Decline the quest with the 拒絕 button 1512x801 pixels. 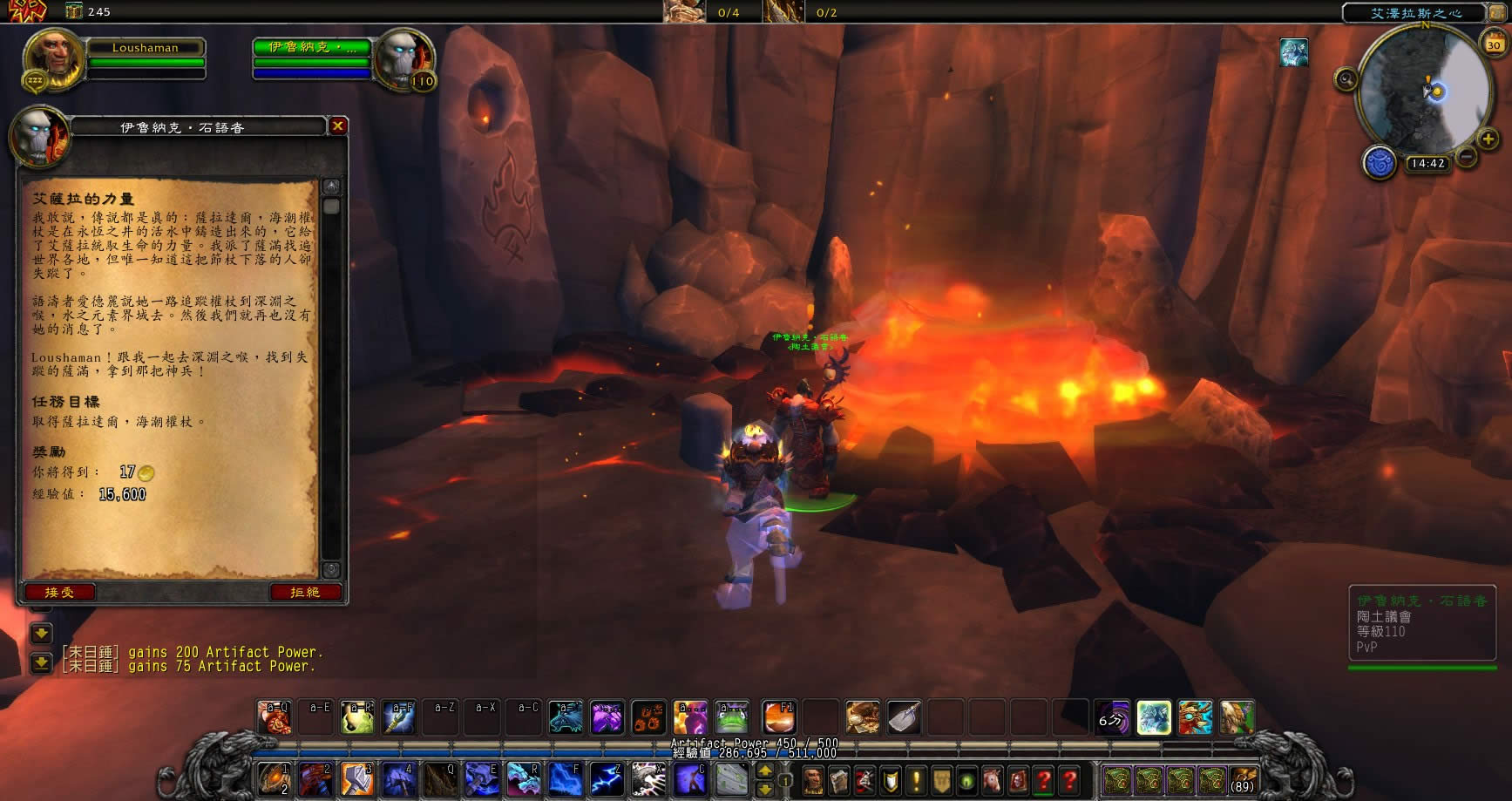[305, 593]
